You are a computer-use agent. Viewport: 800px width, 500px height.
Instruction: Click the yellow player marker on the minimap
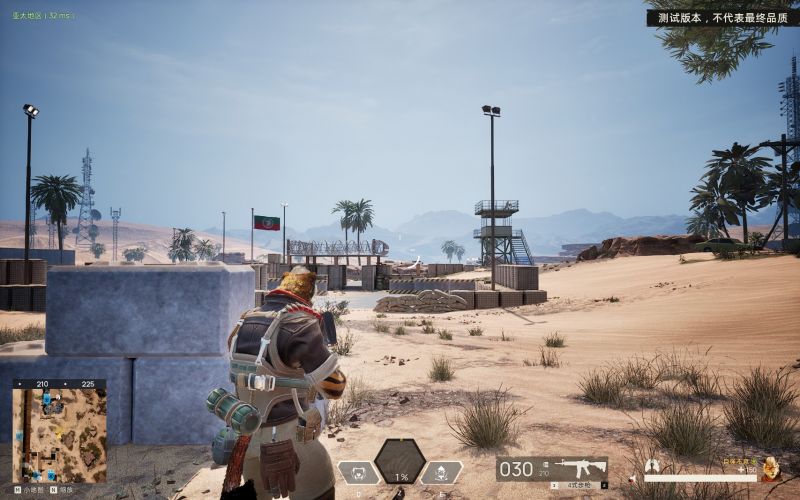60,433
